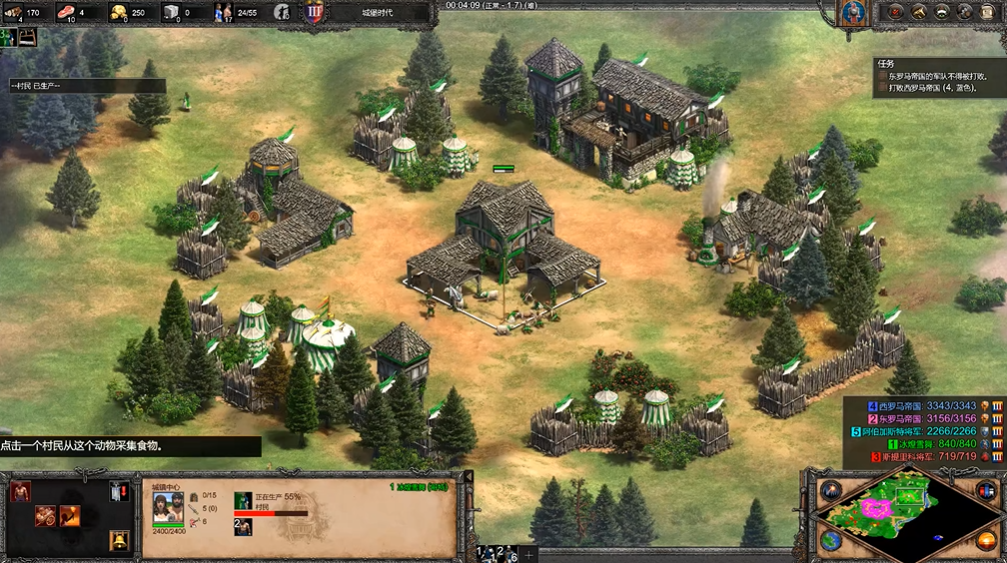Screen dimensions: 1007x563
Task: Ring the town bell
Action: [x=120, y=540]
